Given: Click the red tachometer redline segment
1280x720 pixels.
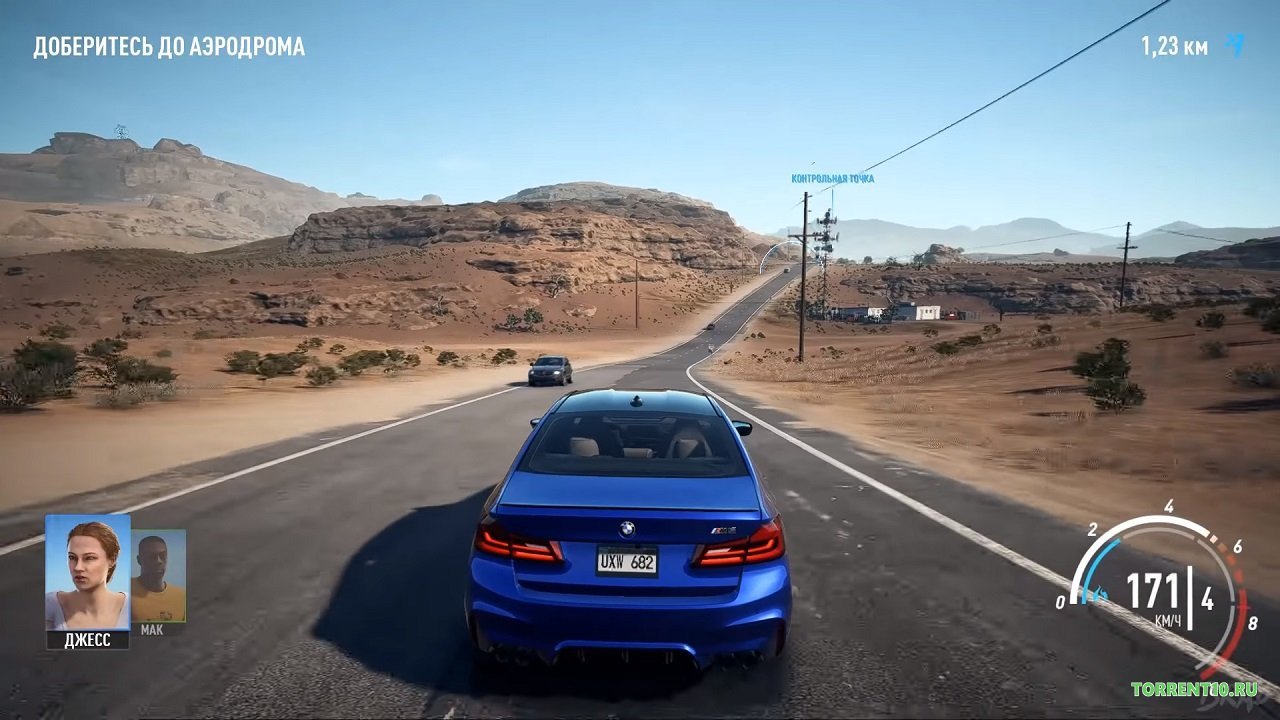Looking at the screenshot, I should [x=1243, y=605].
